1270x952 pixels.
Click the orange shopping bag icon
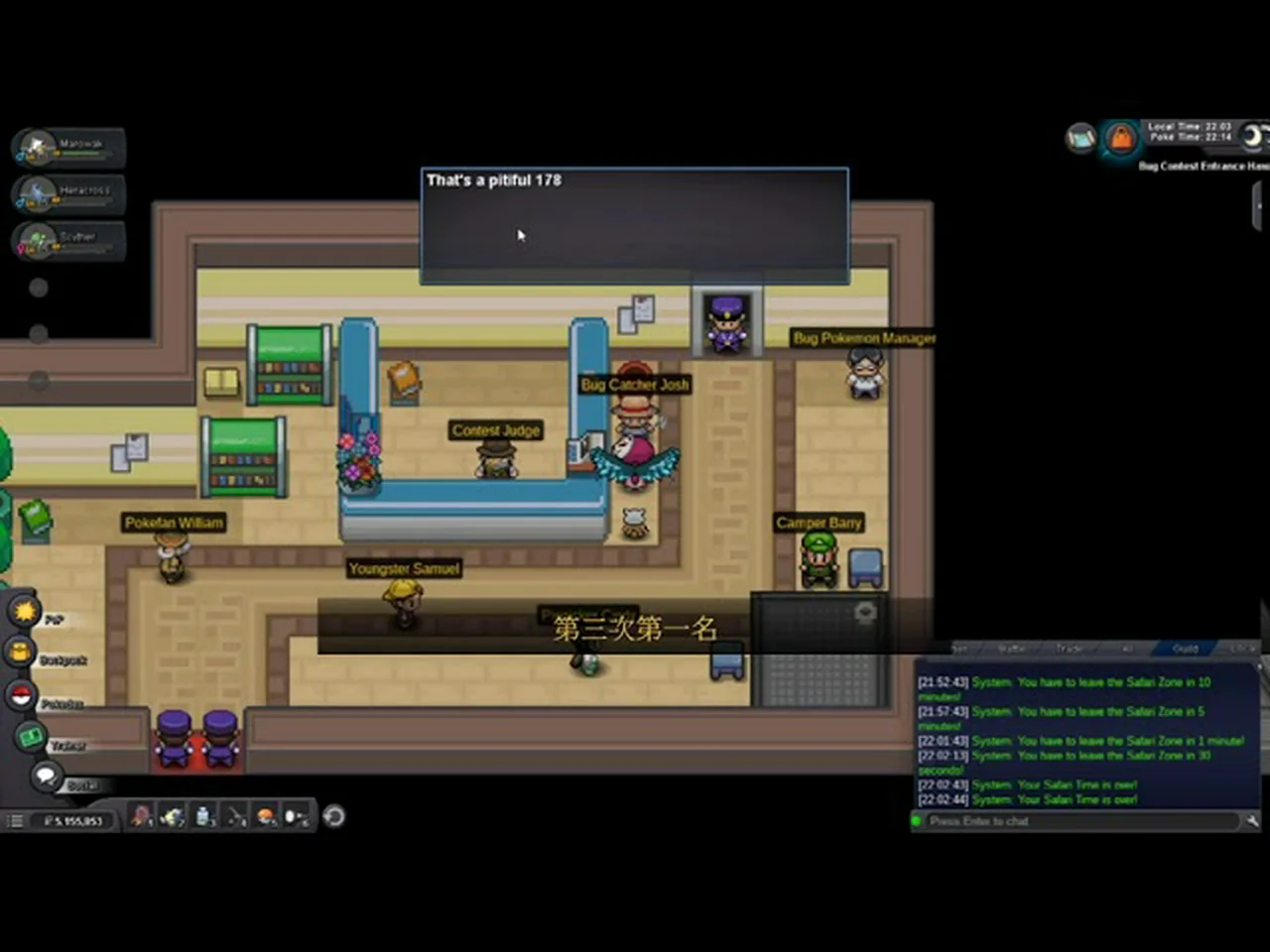pos(1120,139)
